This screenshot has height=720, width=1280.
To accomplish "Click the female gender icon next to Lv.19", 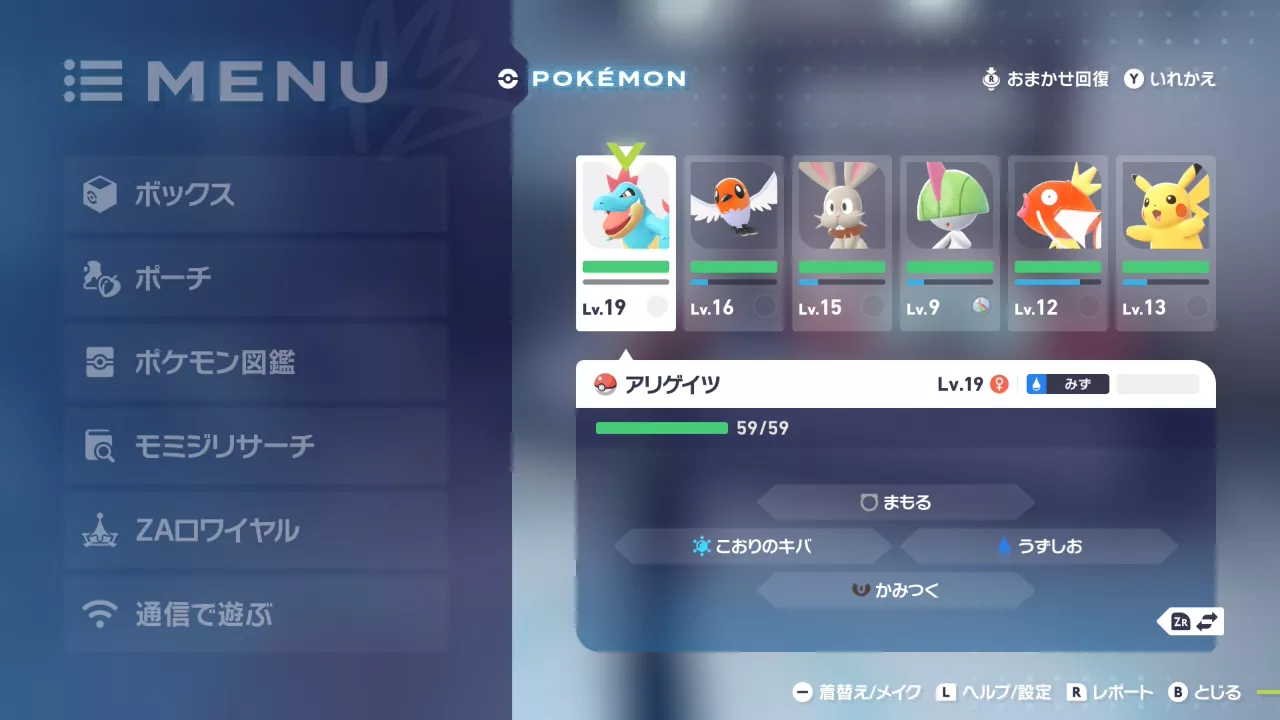I will [x=998, y=383].
